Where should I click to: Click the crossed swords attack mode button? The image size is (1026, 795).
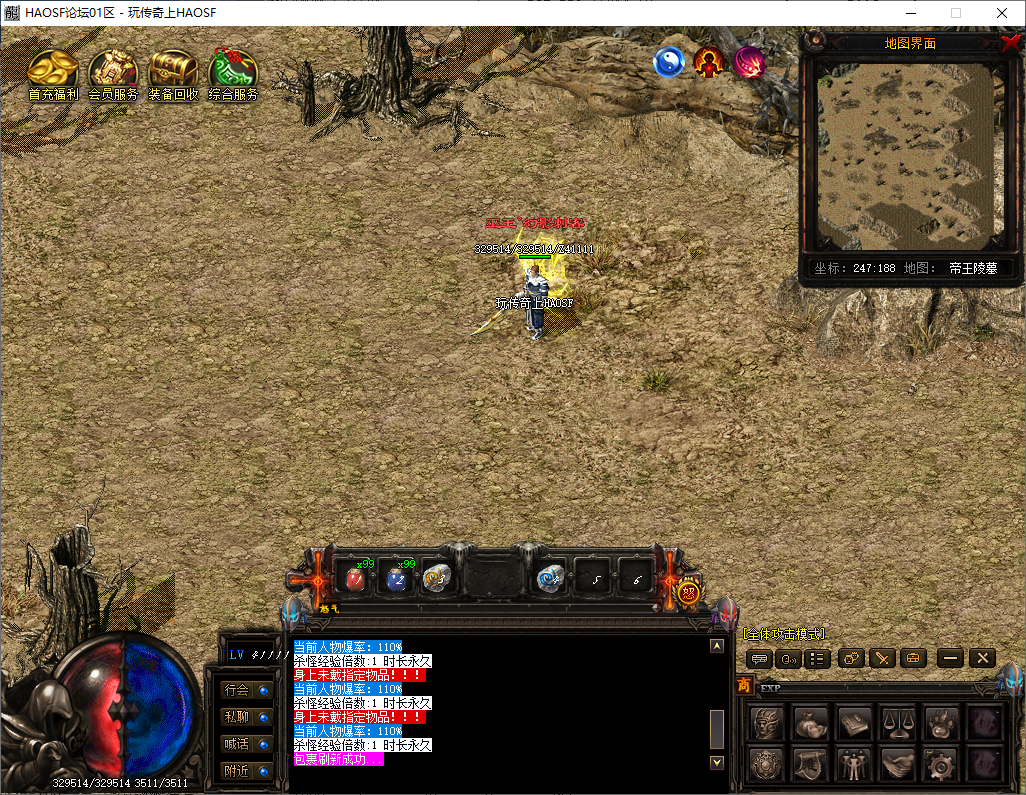point(881,658)
